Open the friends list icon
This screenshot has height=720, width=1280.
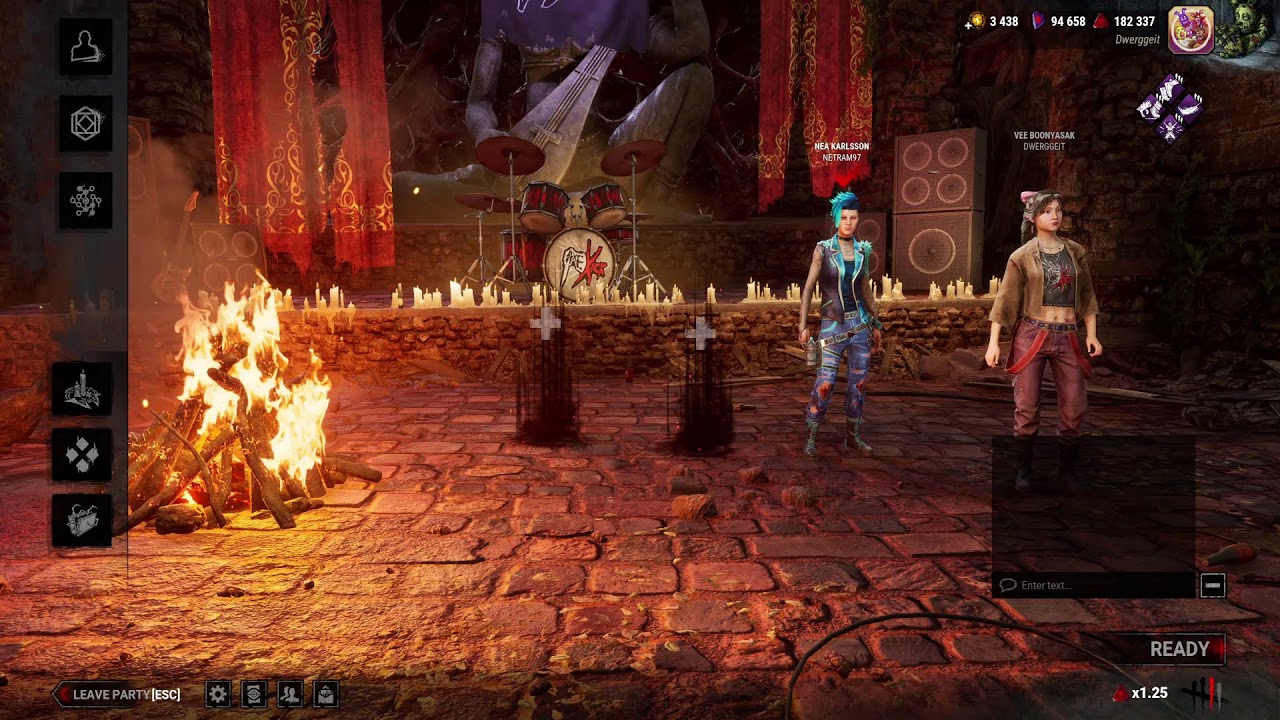(290, 694)
